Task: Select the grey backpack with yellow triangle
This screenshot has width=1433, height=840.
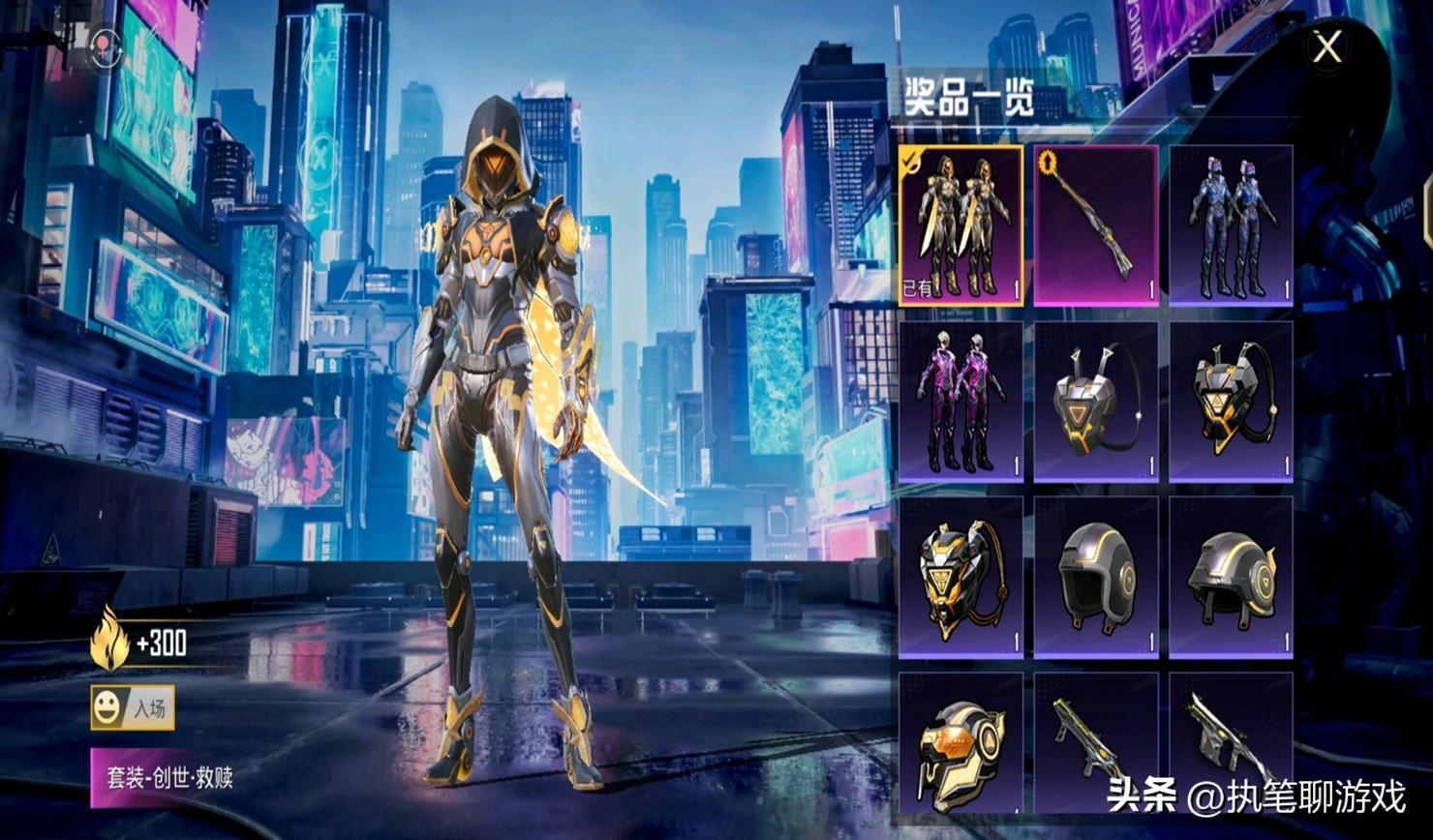Action: pyautogui.click(x=1096, y=402)
